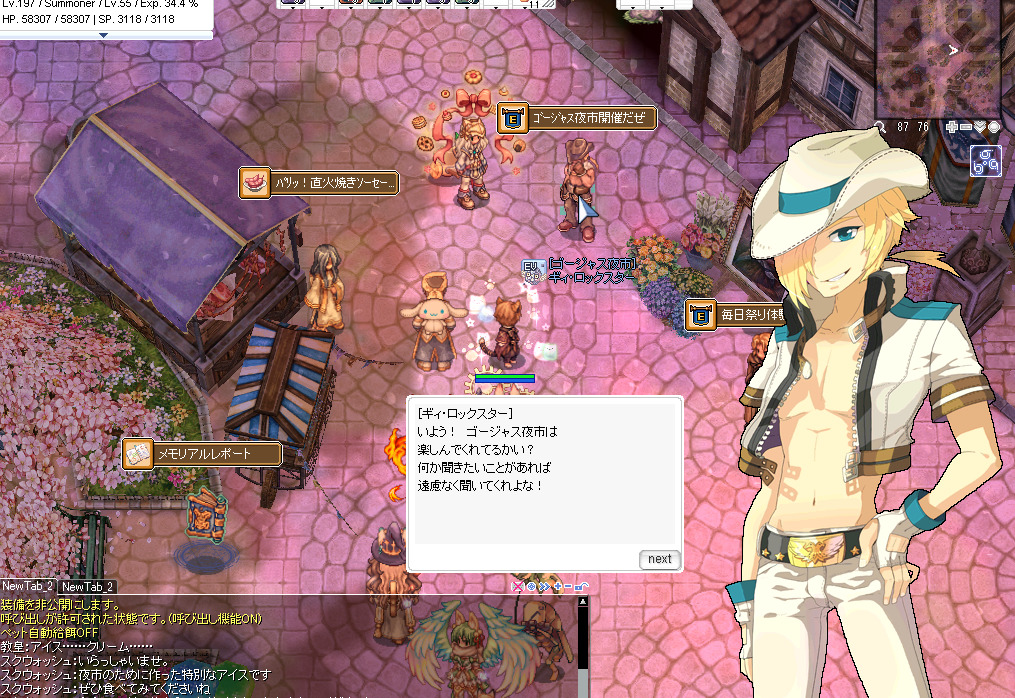Click the red X chat window icon
This screenshot has width=1015, height=698.
pos(516,587)
